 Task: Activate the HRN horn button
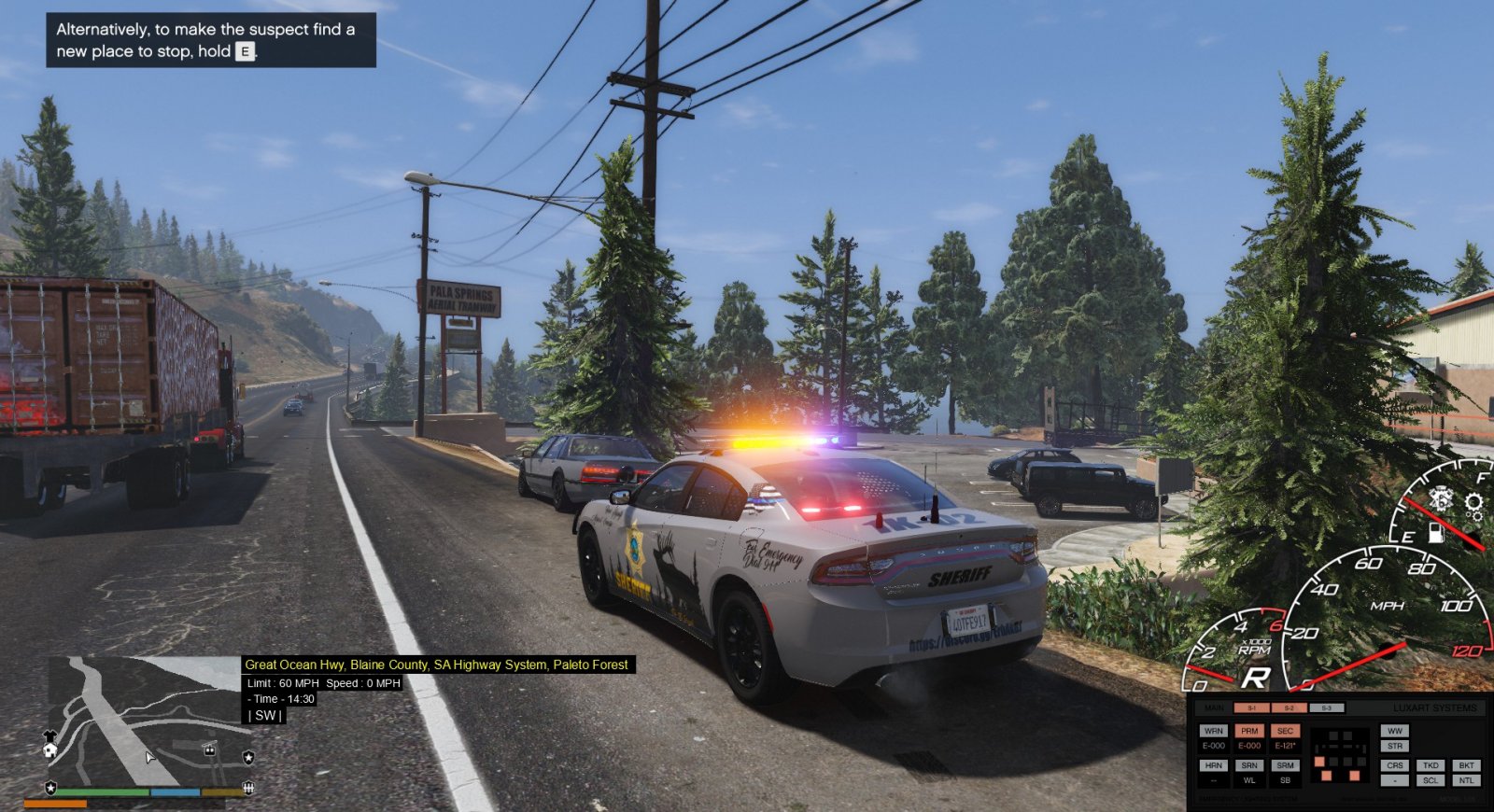click(1214, 765)
